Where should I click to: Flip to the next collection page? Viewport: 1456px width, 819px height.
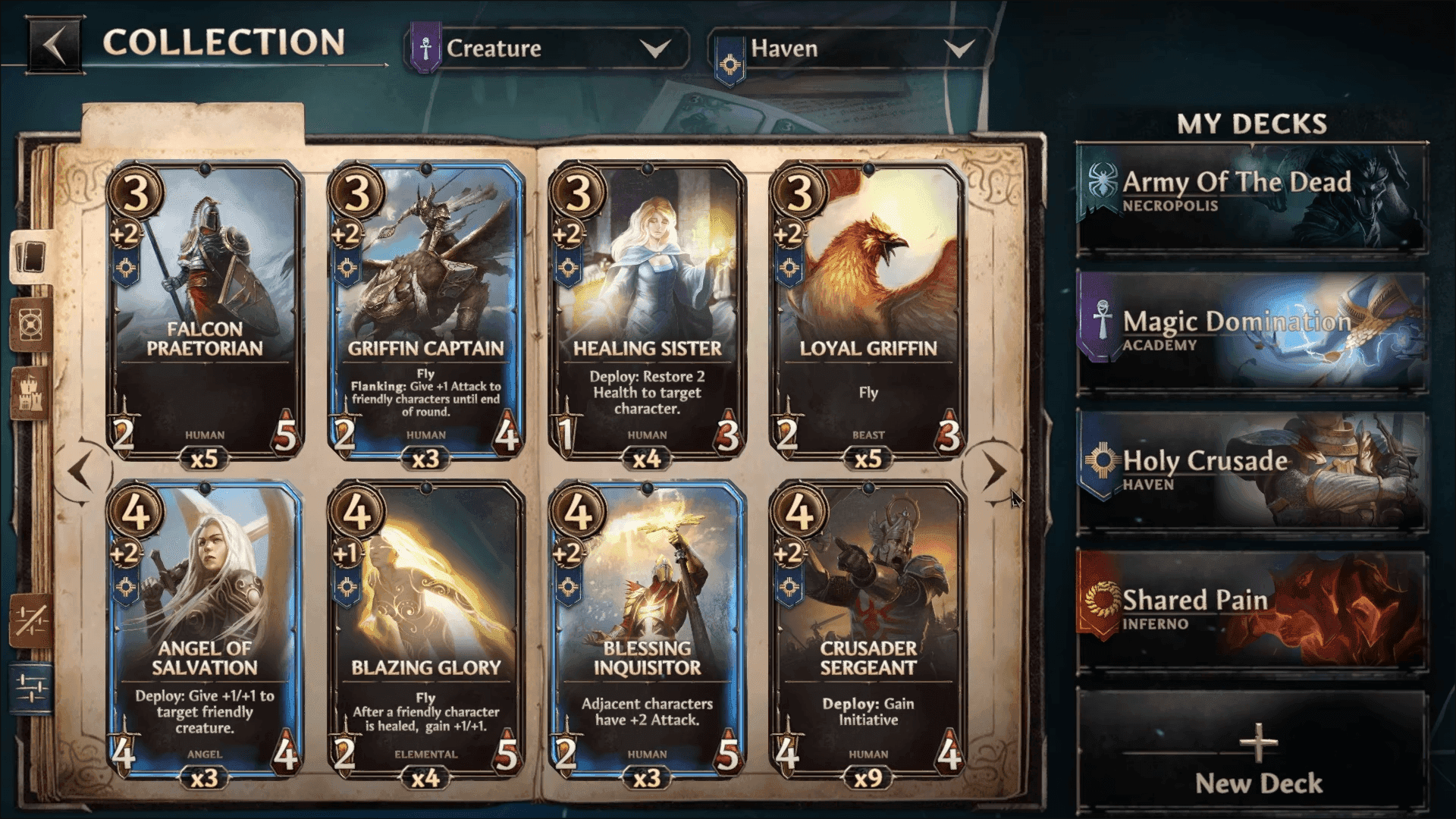994,471
